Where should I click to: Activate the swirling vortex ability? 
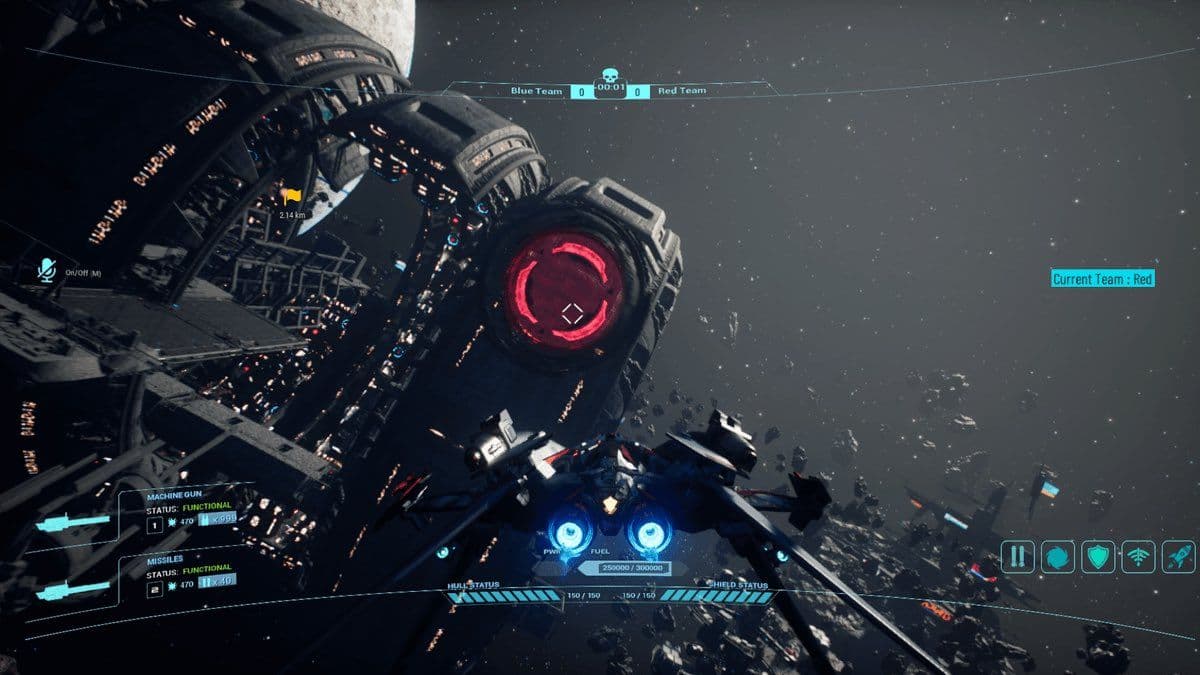1058,556
